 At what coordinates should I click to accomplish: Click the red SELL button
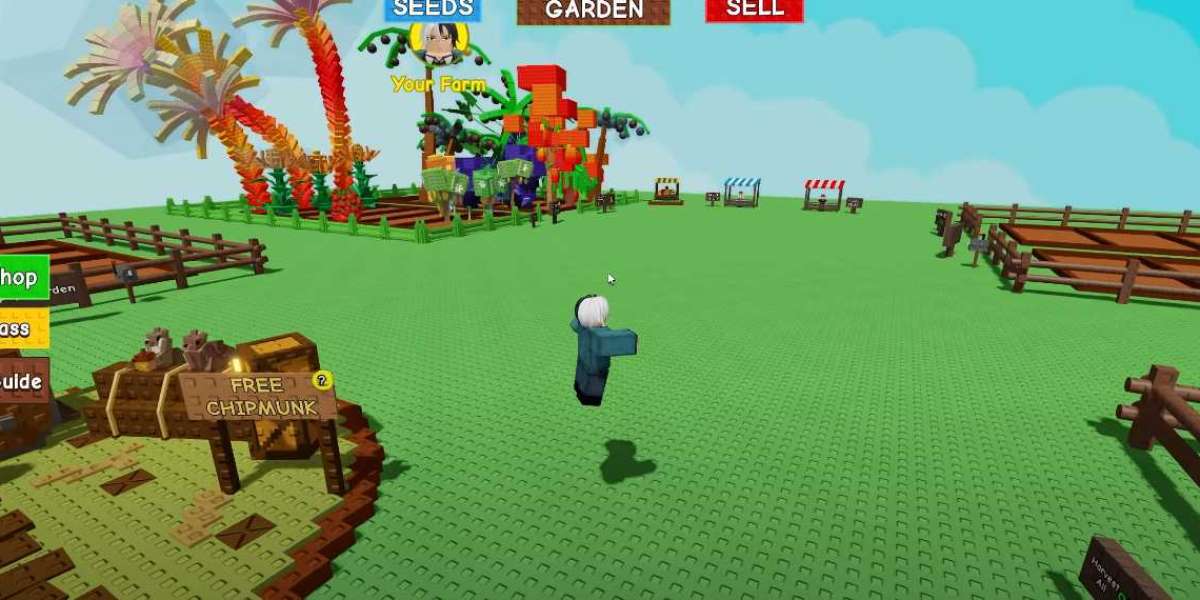[x=754, y=9]
